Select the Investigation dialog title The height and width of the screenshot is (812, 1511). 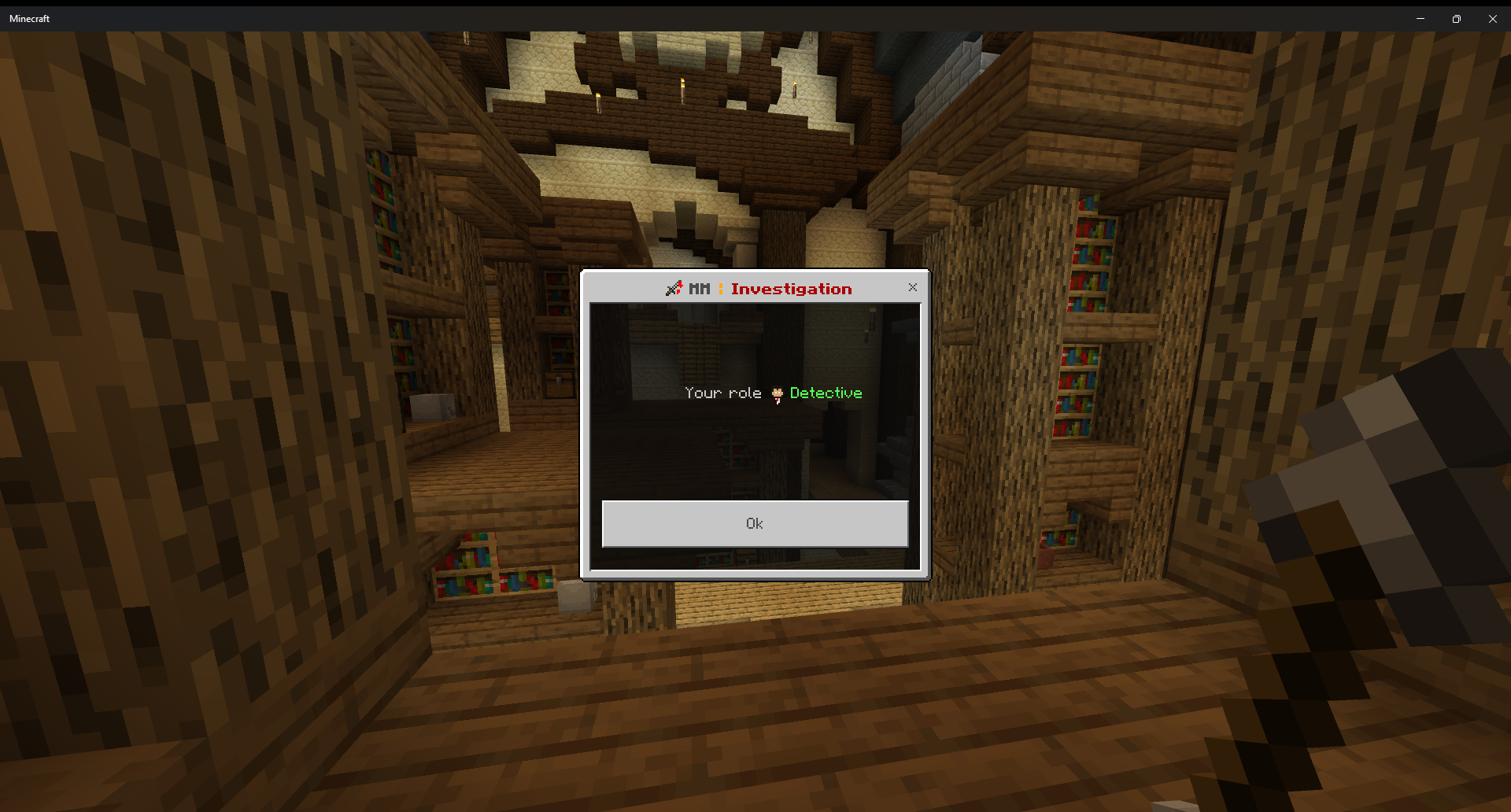[791, 289]
